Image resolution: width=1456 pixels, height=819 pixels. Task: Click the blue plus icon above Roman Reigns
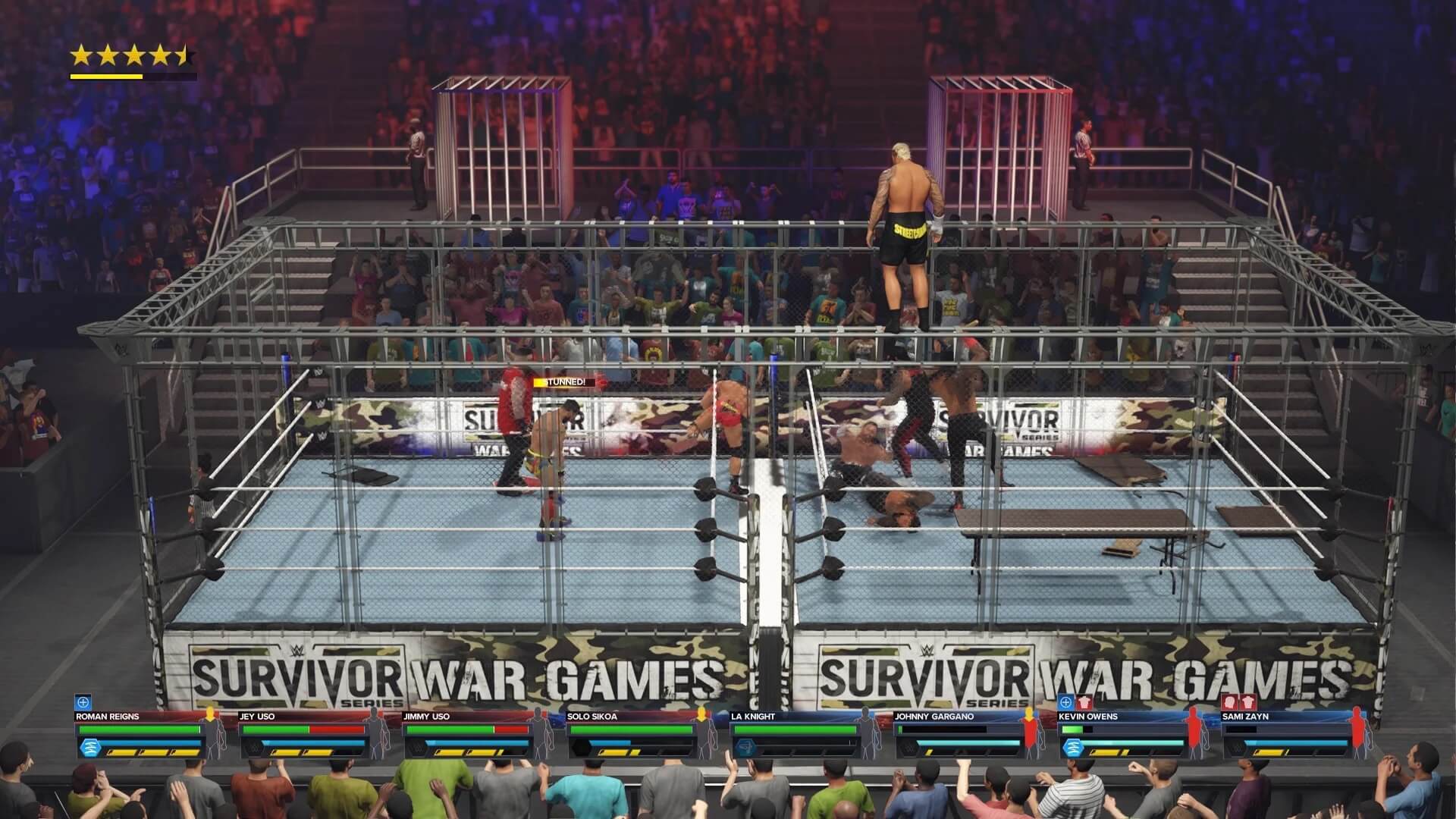click(x=83, y=702)
